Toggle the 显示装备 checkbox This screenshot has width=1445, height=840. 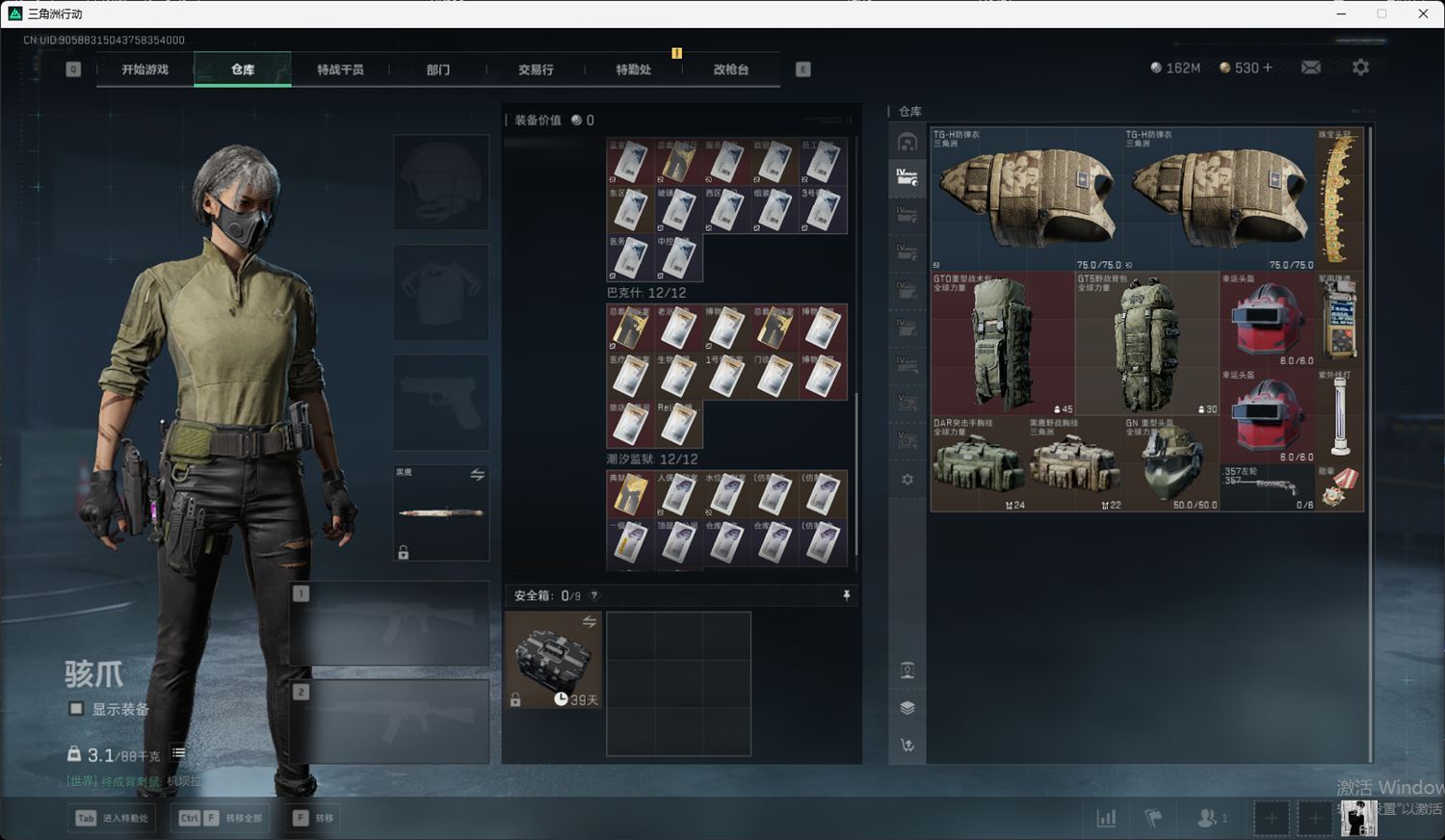[76, 709]
